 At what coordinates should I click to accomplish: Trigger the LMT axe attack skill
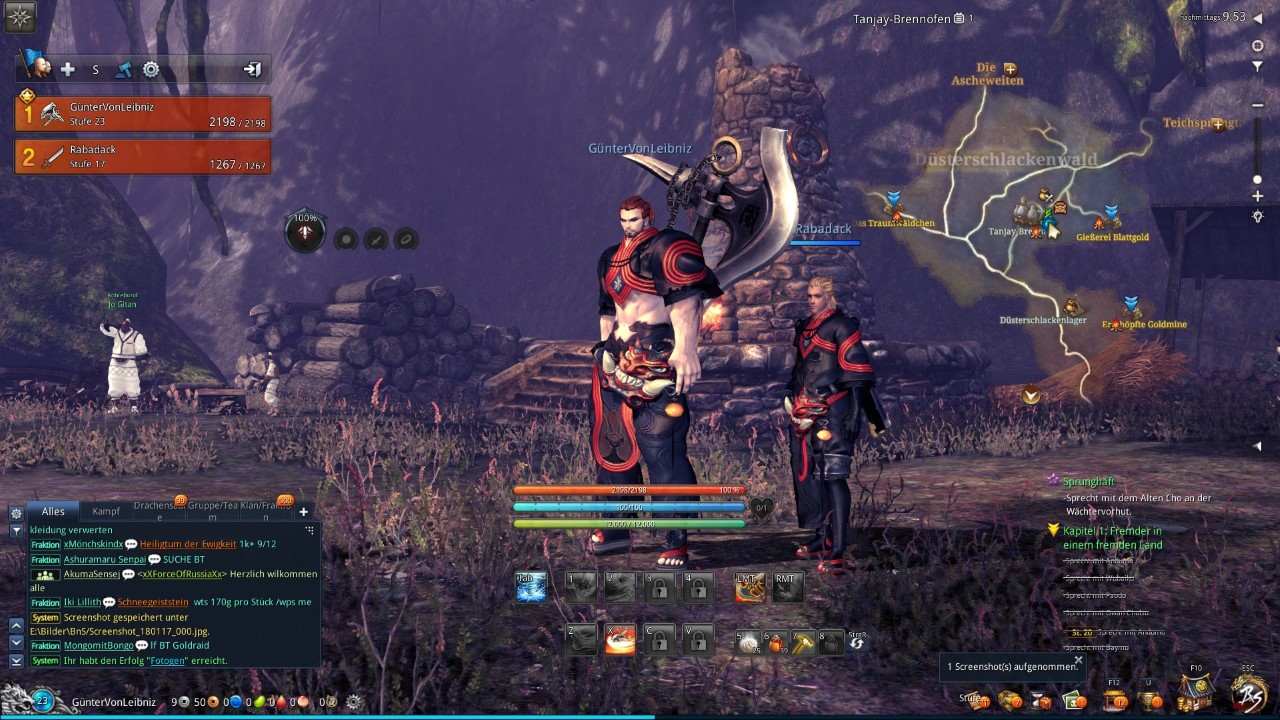tap(750, 587)
